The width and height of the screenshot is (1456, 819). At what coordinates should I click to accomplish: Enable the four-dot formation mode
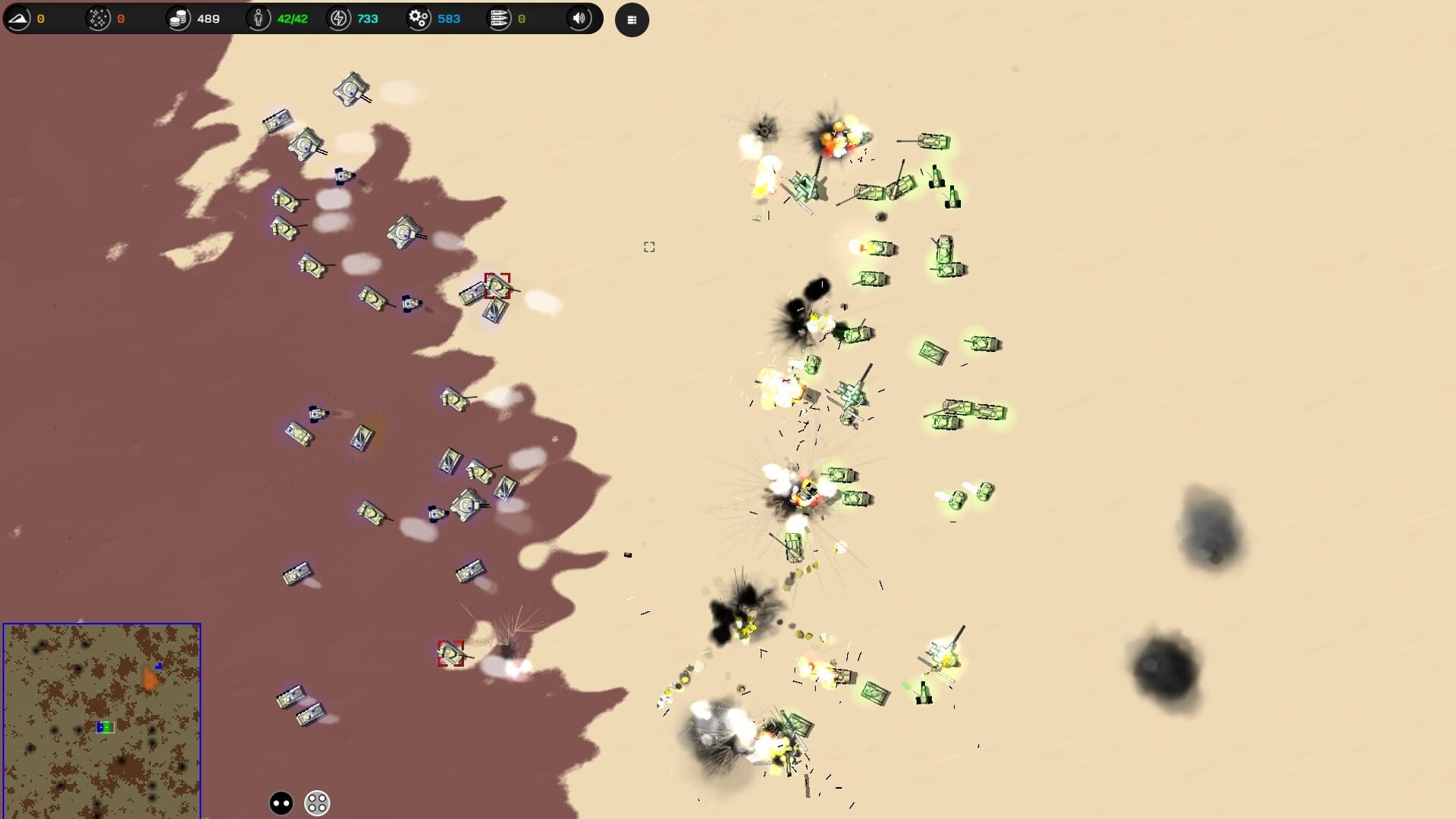click(315, 802)
